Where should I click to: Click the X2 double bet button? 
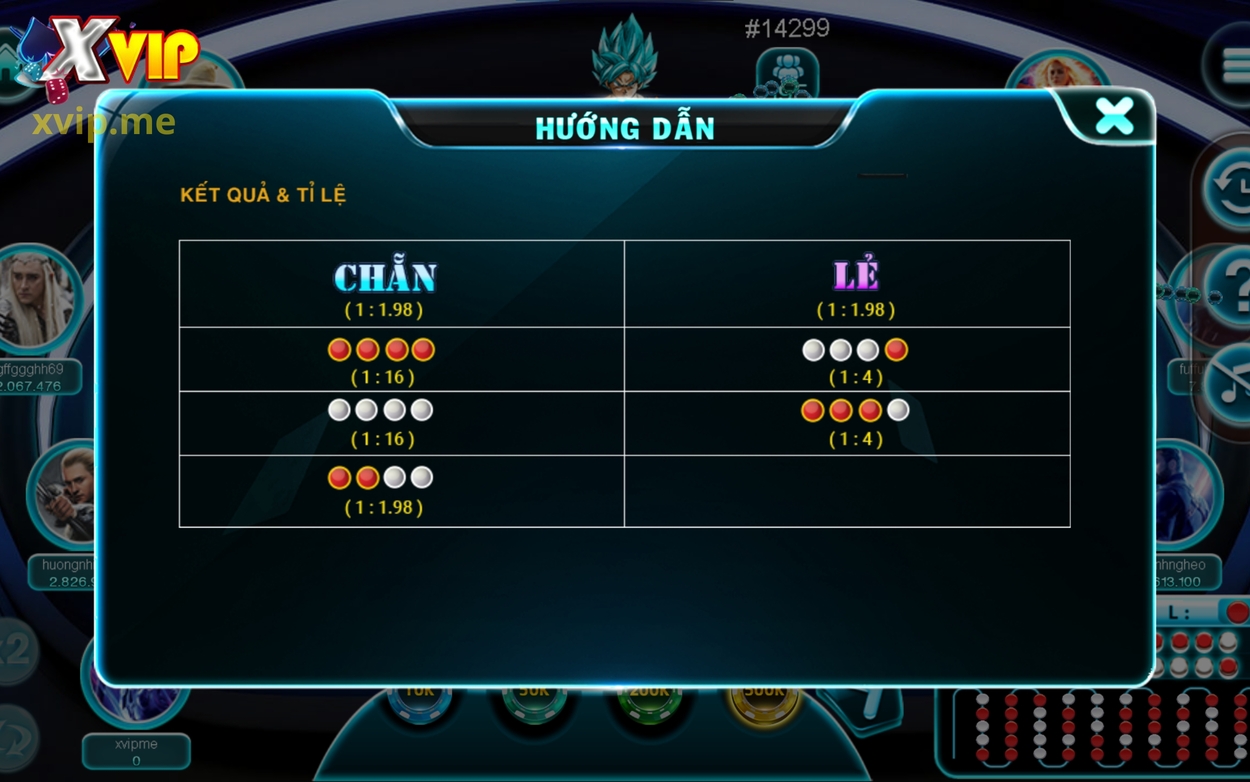click(14, 651)
